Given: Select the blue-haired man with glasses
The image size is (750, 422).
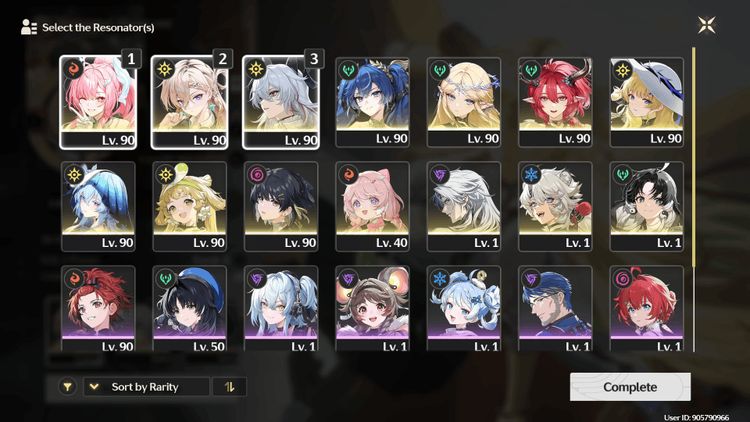Looking at the screenshot, I should [x=557, y=308].
